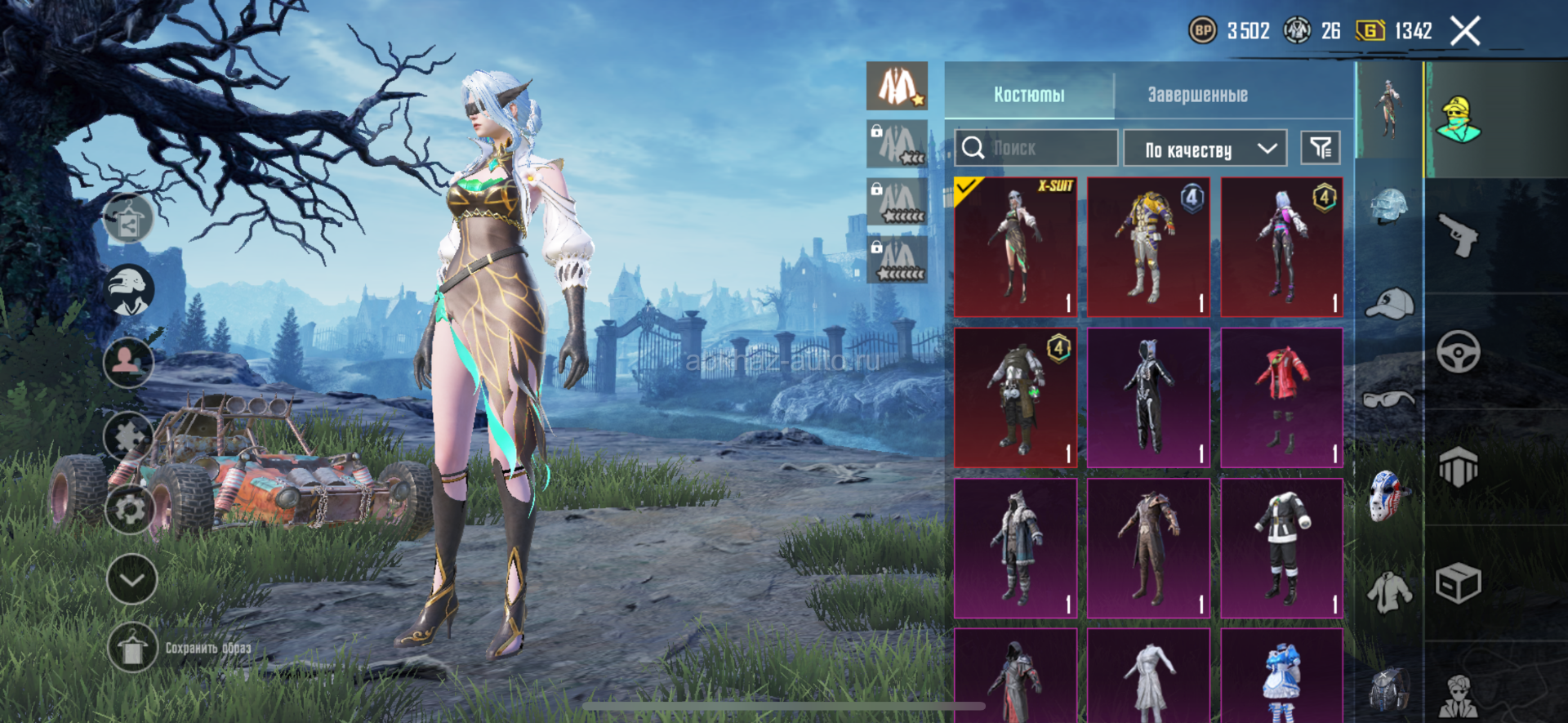Open the helmet category
This screenshot has width=1568, height=723.
coord(1389,207)
